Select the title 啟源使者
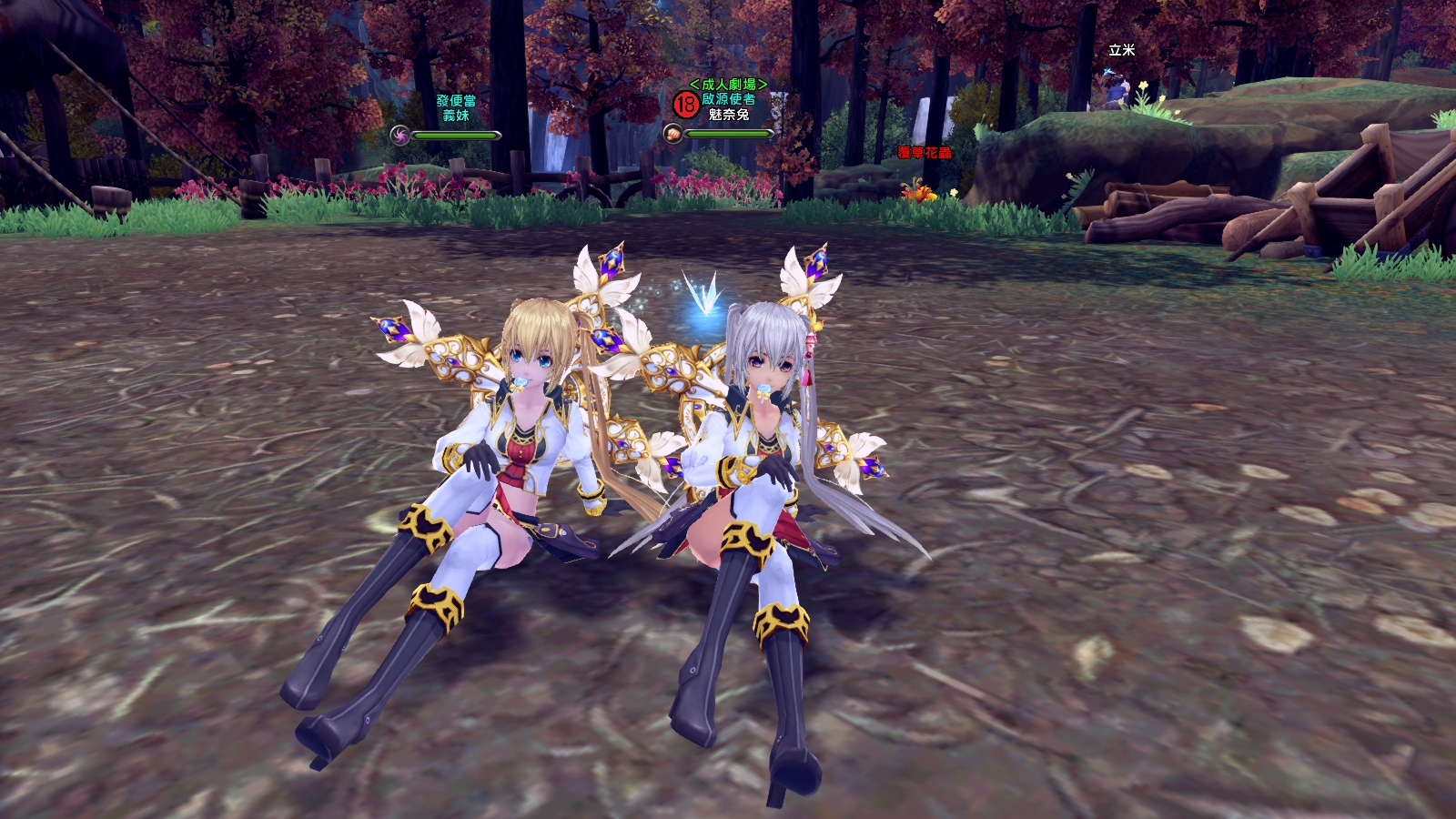The height and width of the screenshot is (819, 1456). click(728, 101)
